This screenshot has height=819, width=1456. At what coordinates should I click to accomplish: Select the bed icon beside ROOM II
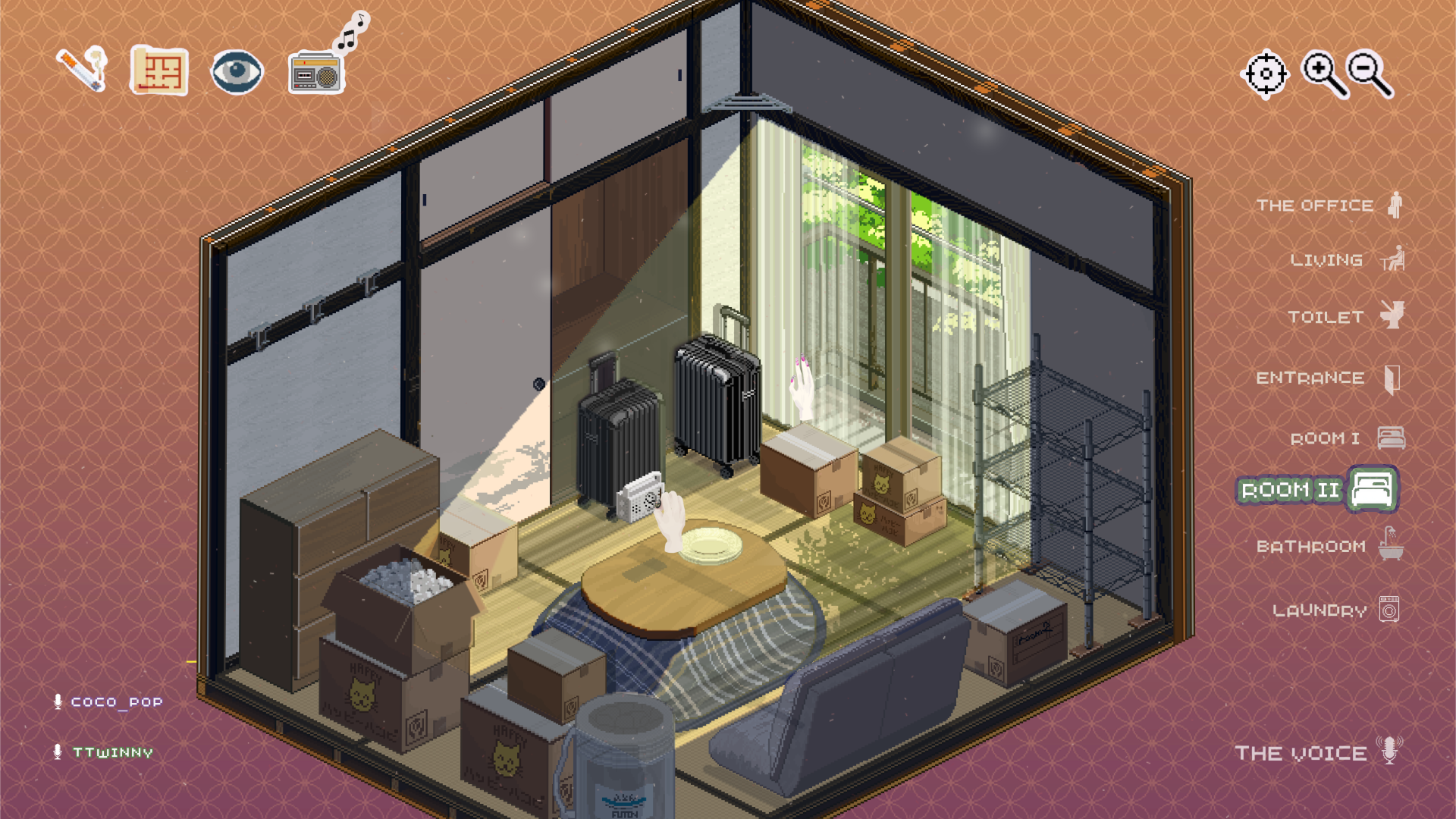tap(1373, 489)
